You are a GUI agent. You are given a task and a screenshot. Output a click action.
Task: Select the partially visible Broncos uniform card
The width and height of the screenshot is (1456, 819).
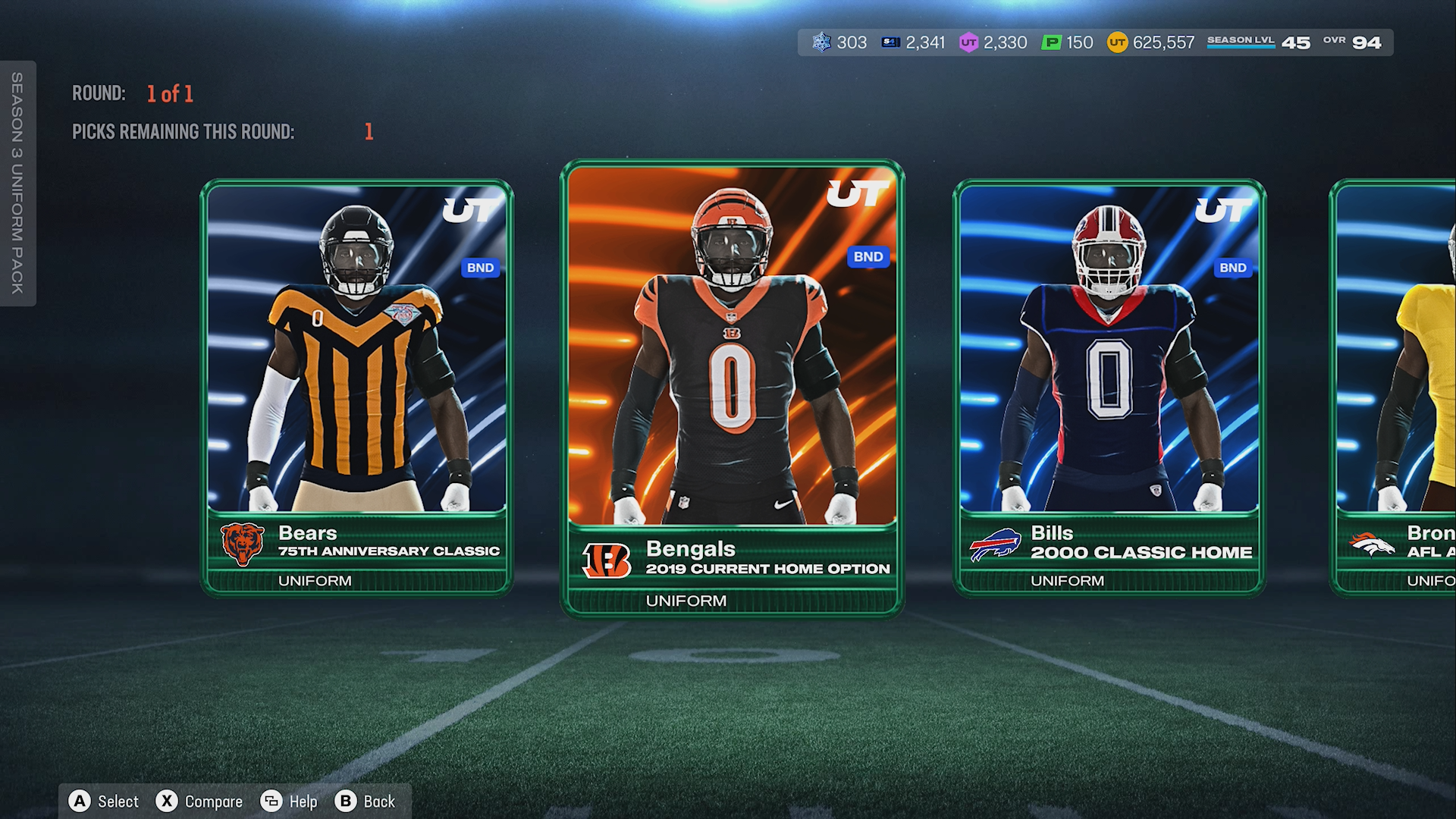pyautogui.click(x=1395, y=387)
